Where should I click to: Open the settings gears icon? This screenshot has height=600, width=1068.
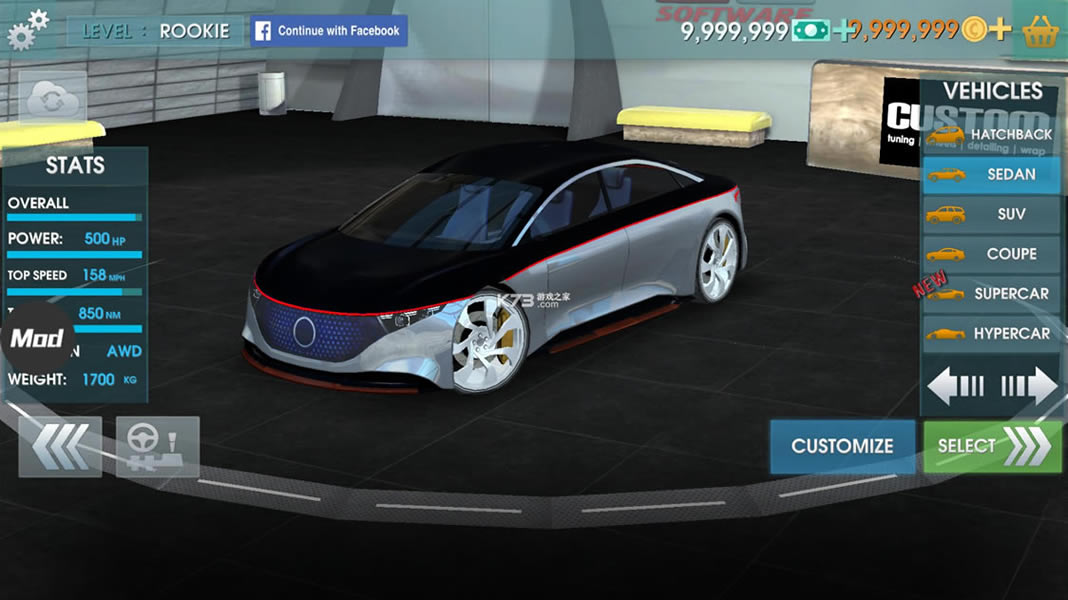27,30
